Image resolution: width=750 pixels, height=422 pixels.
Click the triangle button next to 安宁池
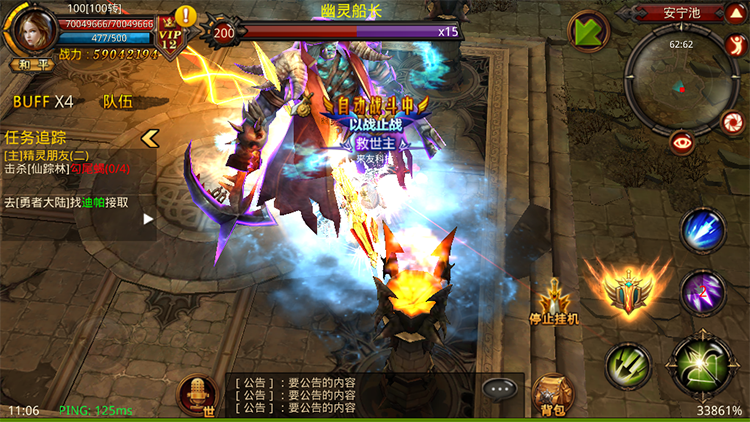(735, 12)
